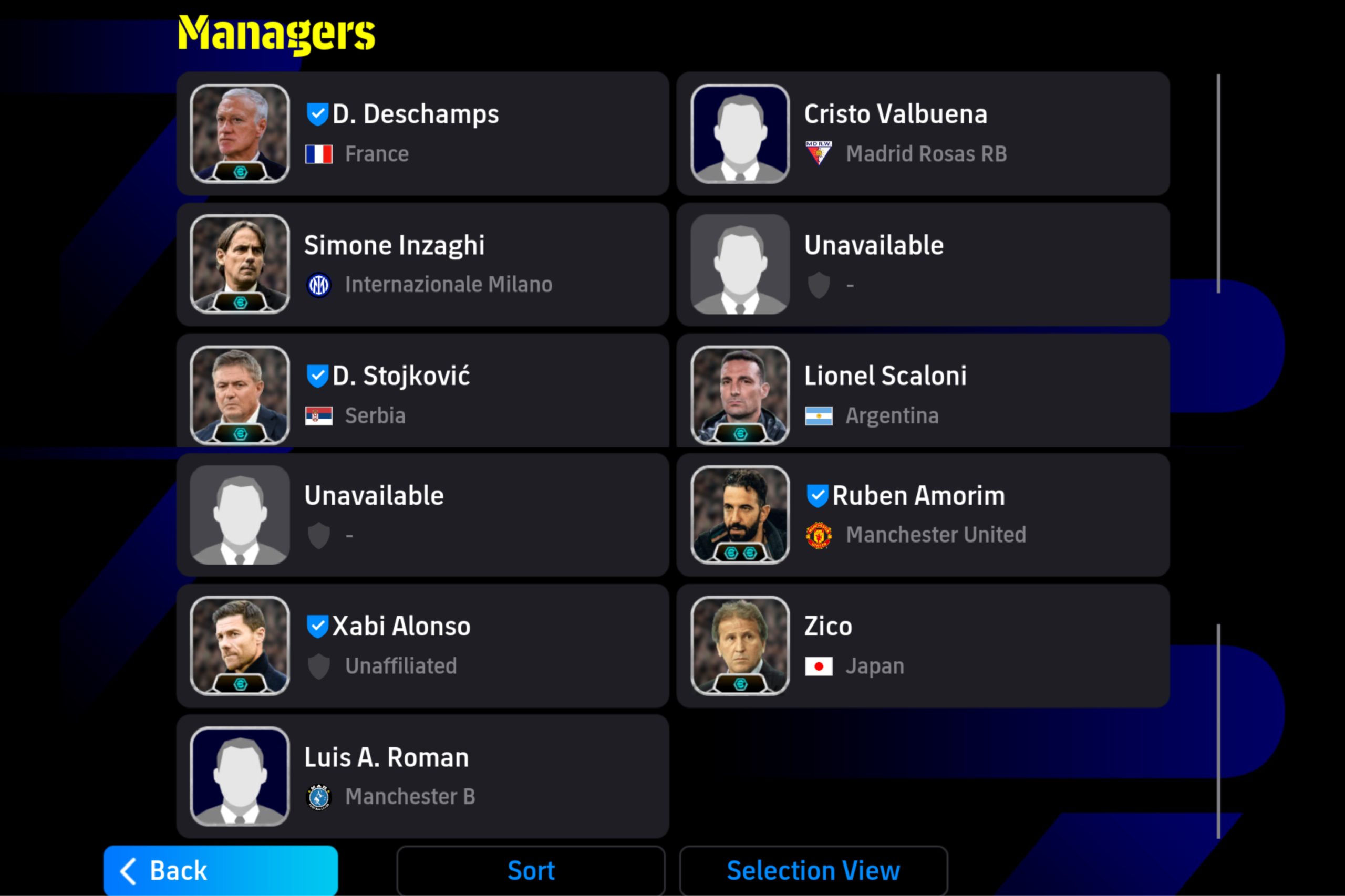Choose Simone Inzaghi from the list
The image size is (1345, 896).
[423, 265]
